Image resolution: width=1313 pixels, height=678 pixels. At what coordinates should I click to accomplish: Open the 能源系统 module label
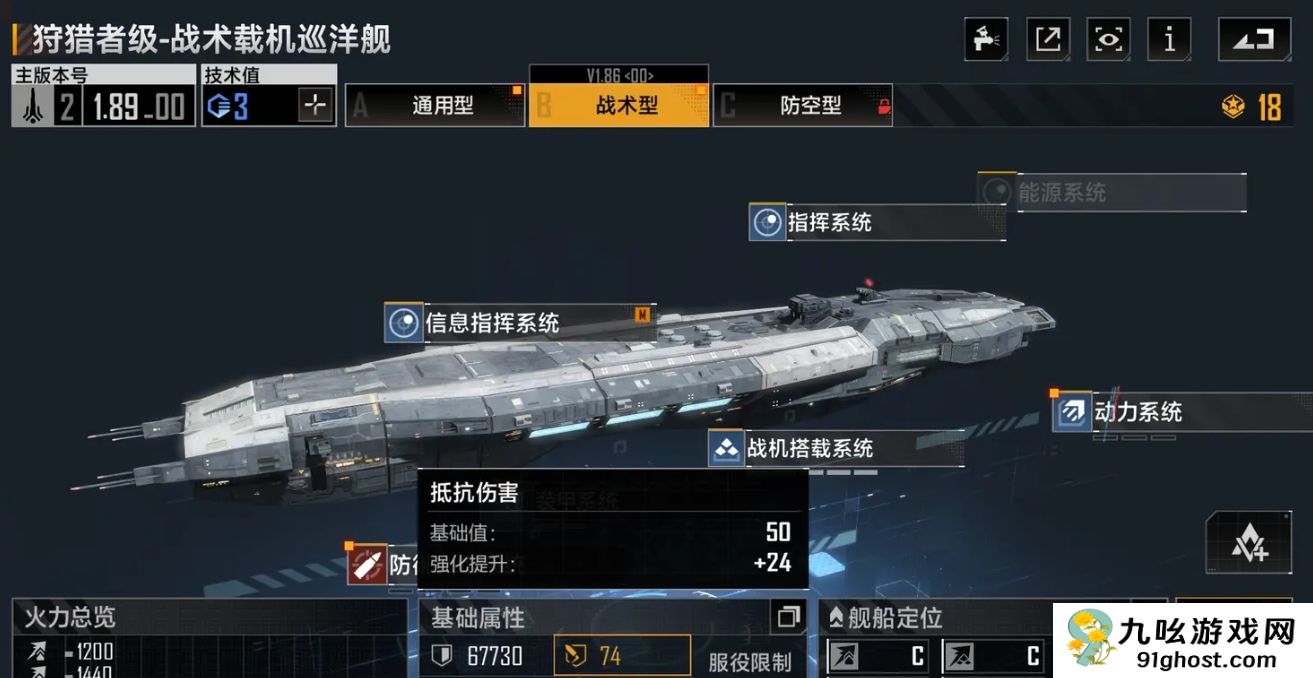(1062, 192)
